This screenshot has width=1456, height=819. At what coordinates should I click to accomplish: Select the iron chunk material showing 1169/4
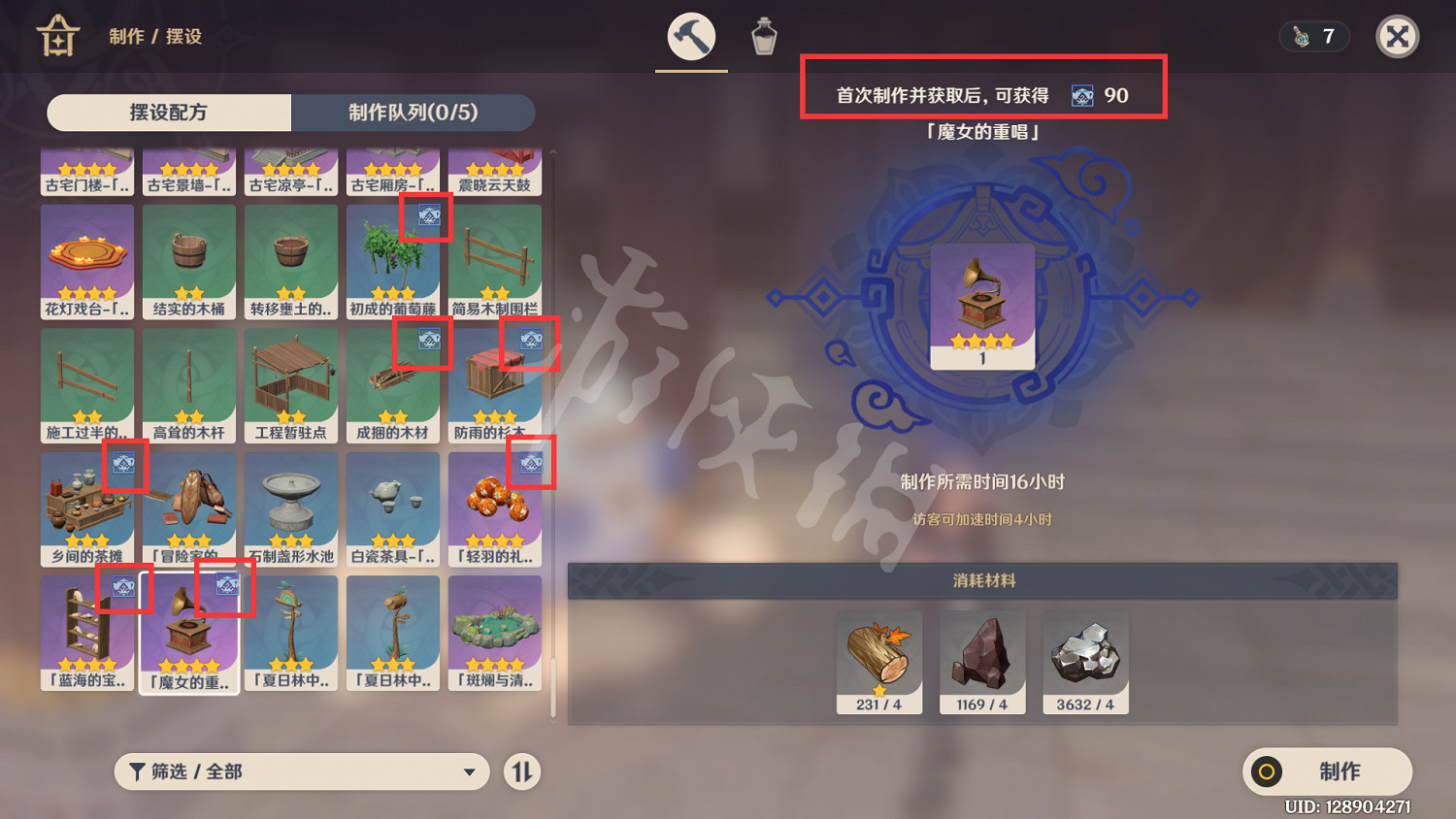pyautogui.click(x=981, y=661)
